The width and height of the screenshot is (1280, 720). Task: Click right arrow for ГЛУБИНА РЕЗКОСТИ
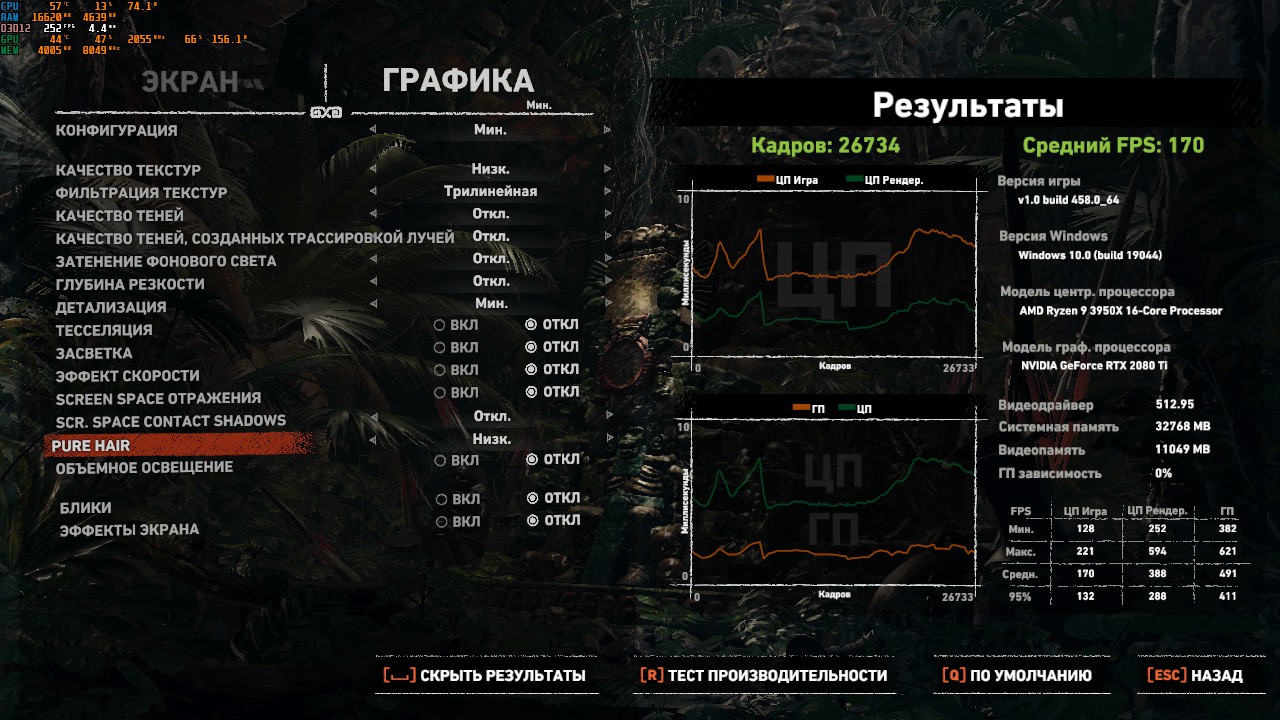click(607, 282)
